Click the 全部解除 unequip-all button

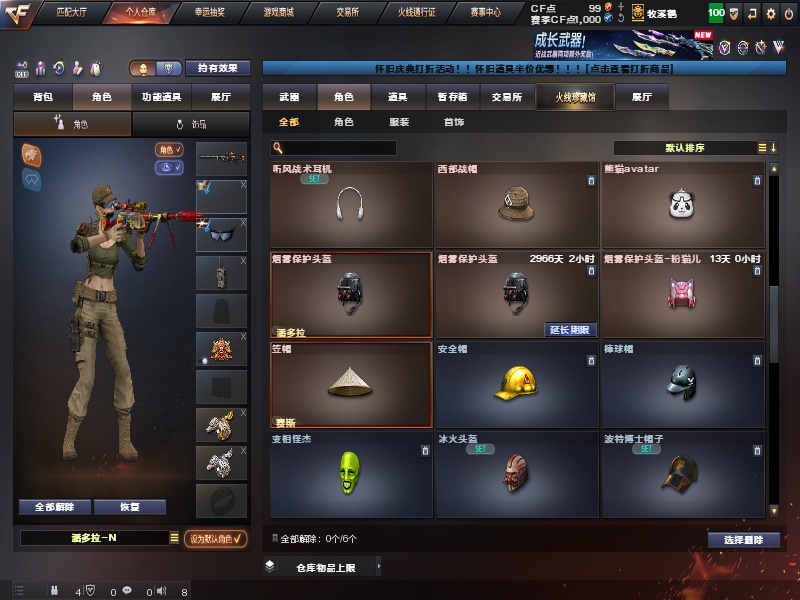point(54,507)
